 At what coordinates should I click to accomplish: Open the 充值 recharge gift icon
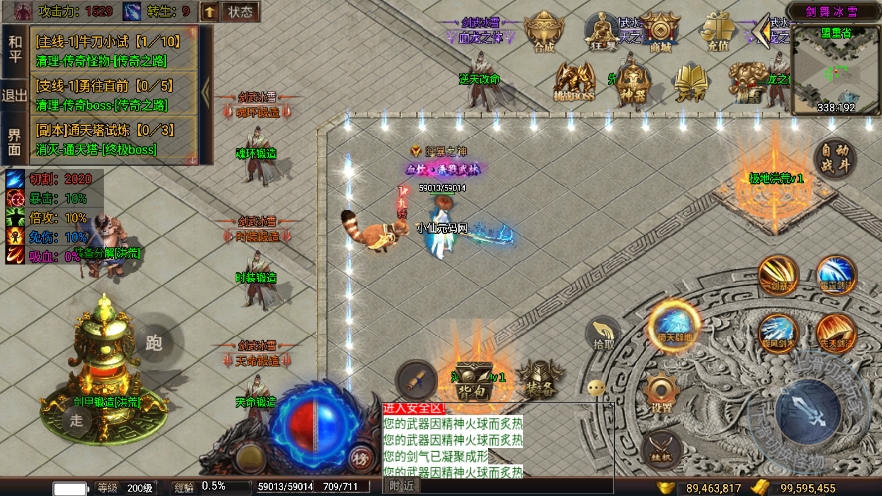[717, 32]
